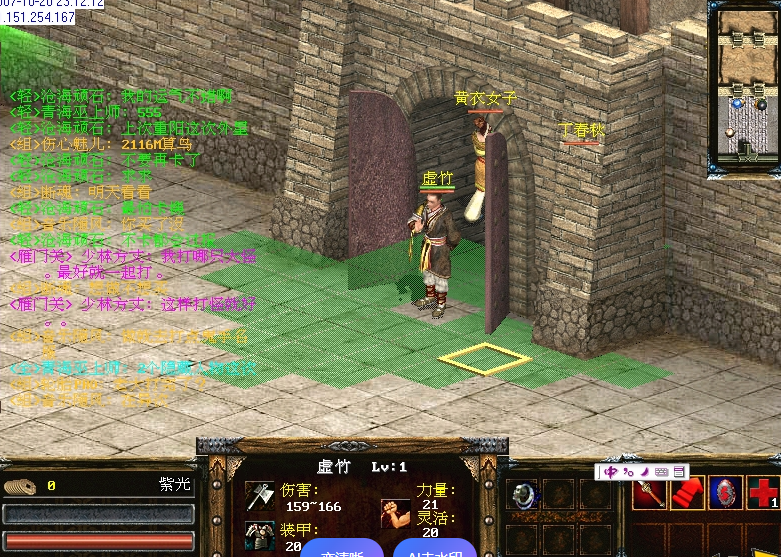Click the axe damage icon
Screen dimensions: 781x557
point(260,497)
